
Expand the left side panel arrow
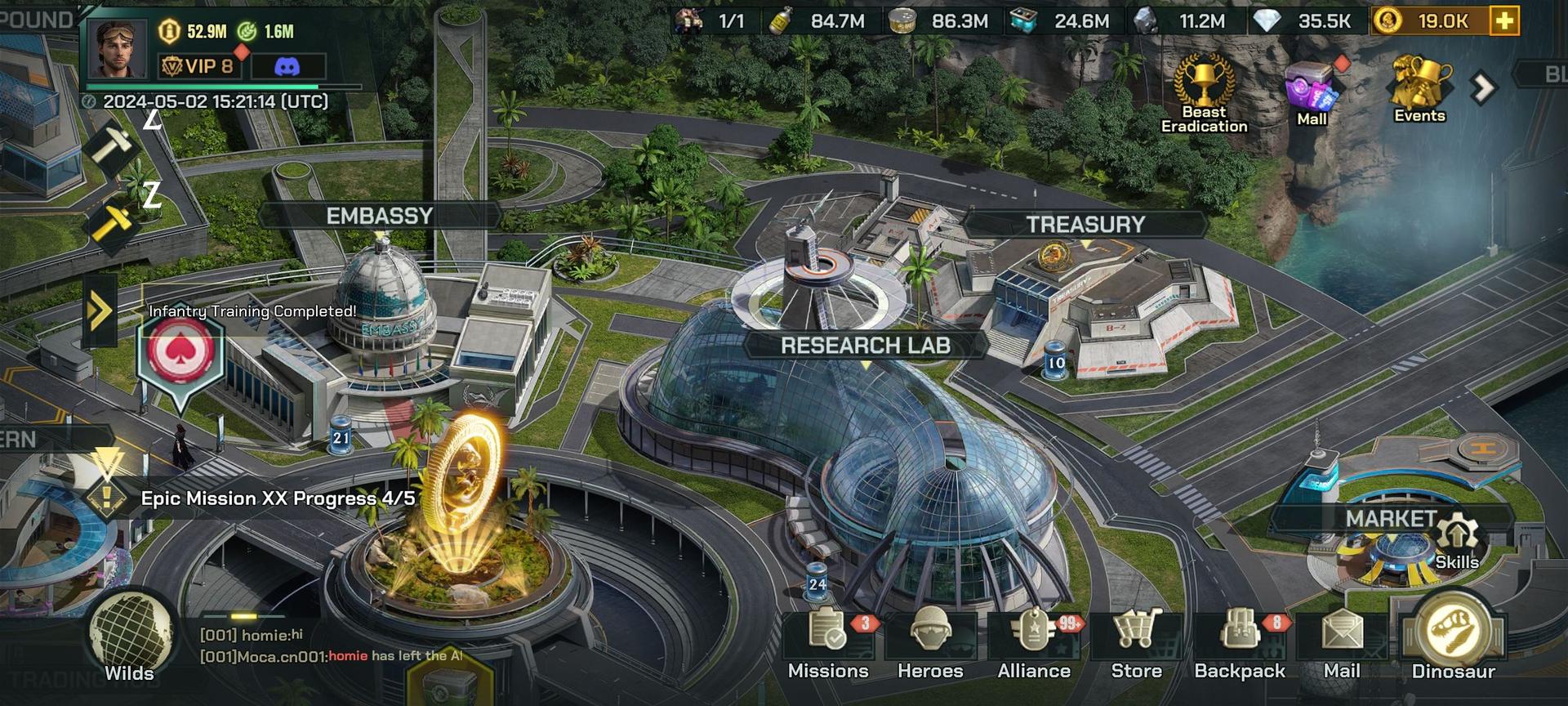pyautogui.click(x=100, y=311)
